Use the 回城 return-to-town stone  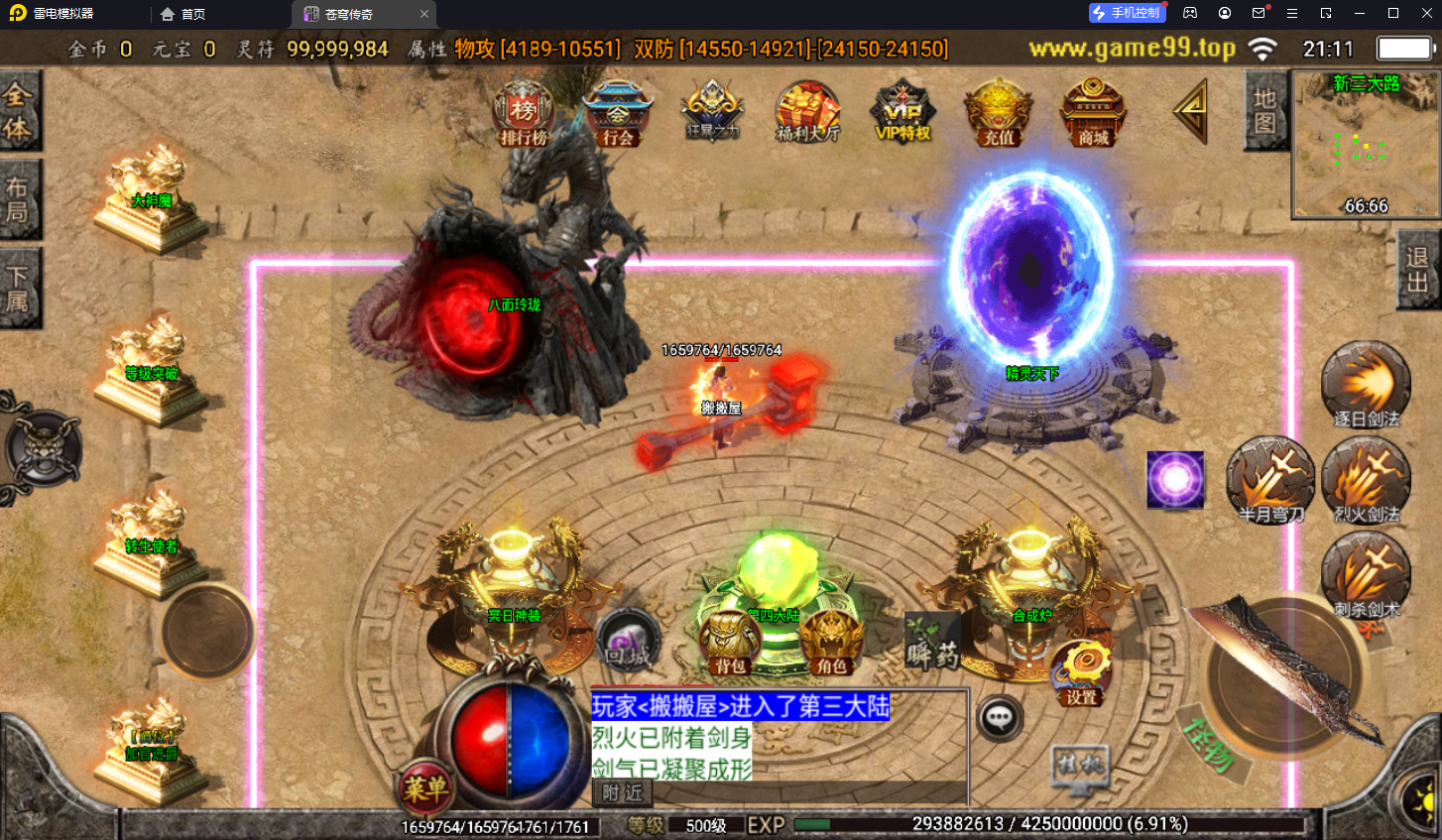(x=628, y=642)
